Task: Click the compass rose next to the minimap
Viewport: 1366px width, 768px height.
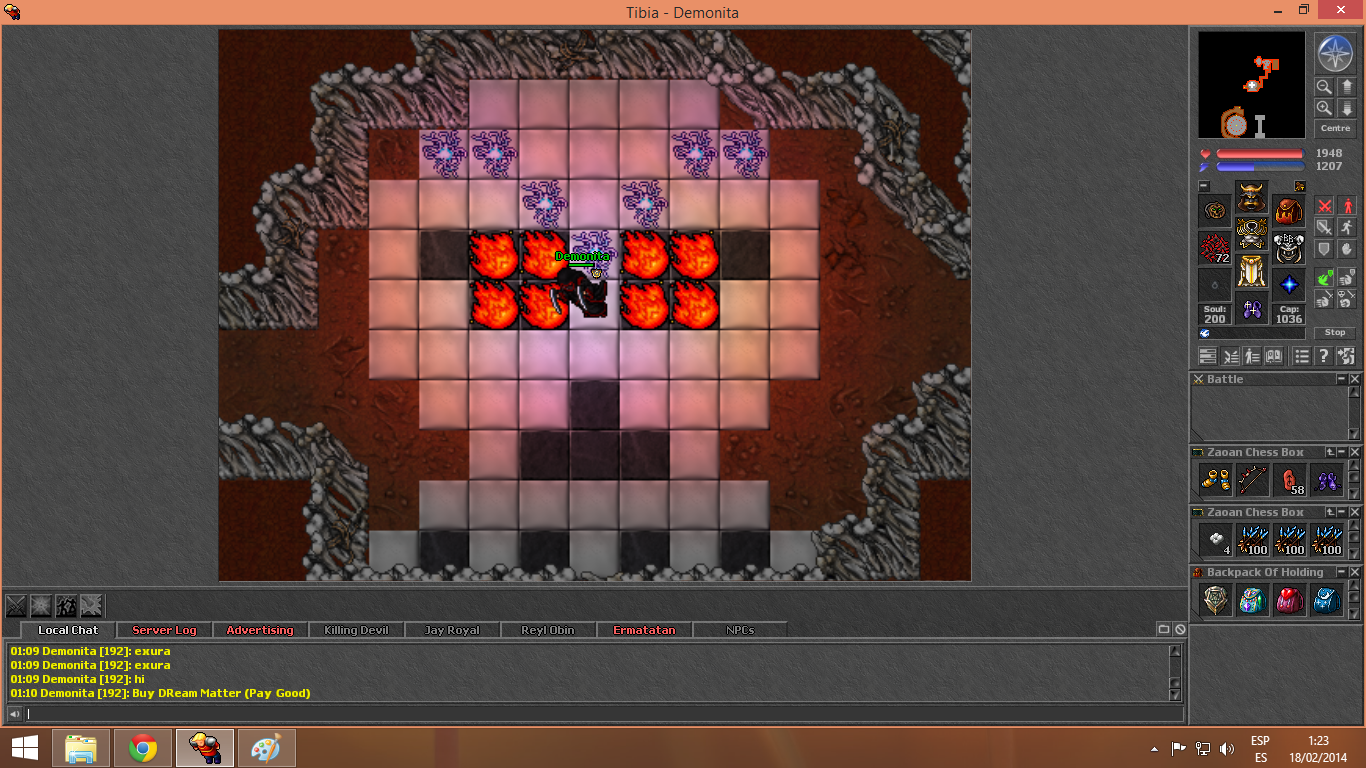Action: 1334,54
